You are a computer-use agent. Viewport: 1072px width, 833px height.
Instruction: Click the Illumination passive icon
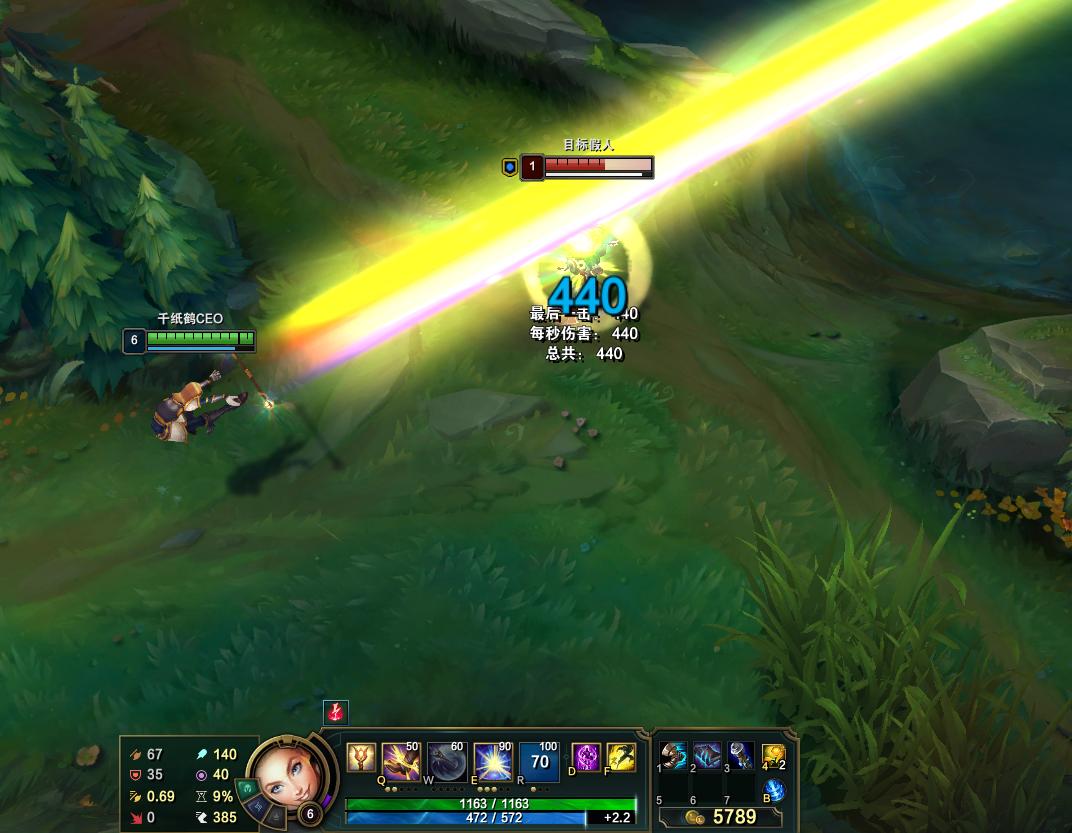(x=360, y=758)
